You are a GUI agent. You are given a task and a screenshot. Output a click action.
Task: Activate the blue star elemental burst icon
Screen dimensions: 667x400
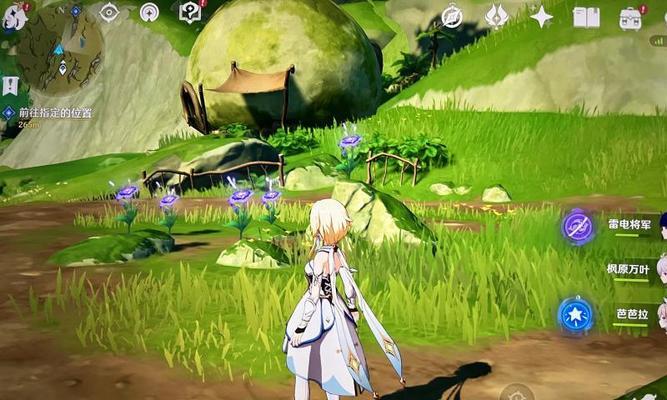pos(575,314)
